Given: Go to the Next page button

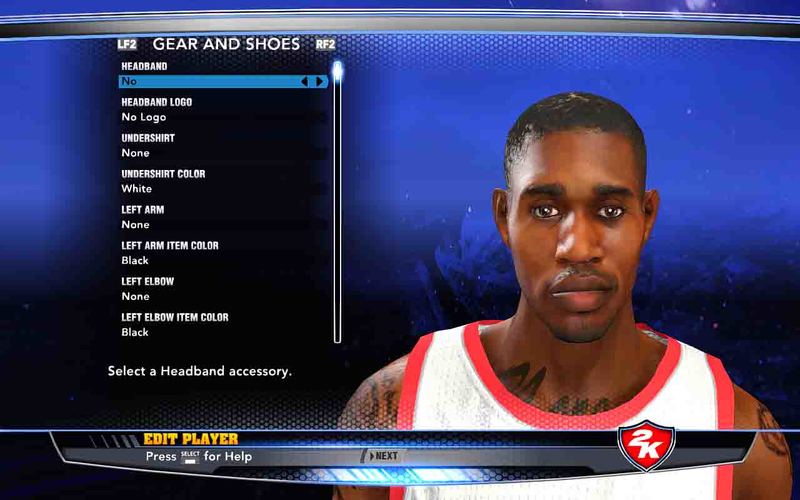Looking at the screenshot, I should [x=381, y=456].
